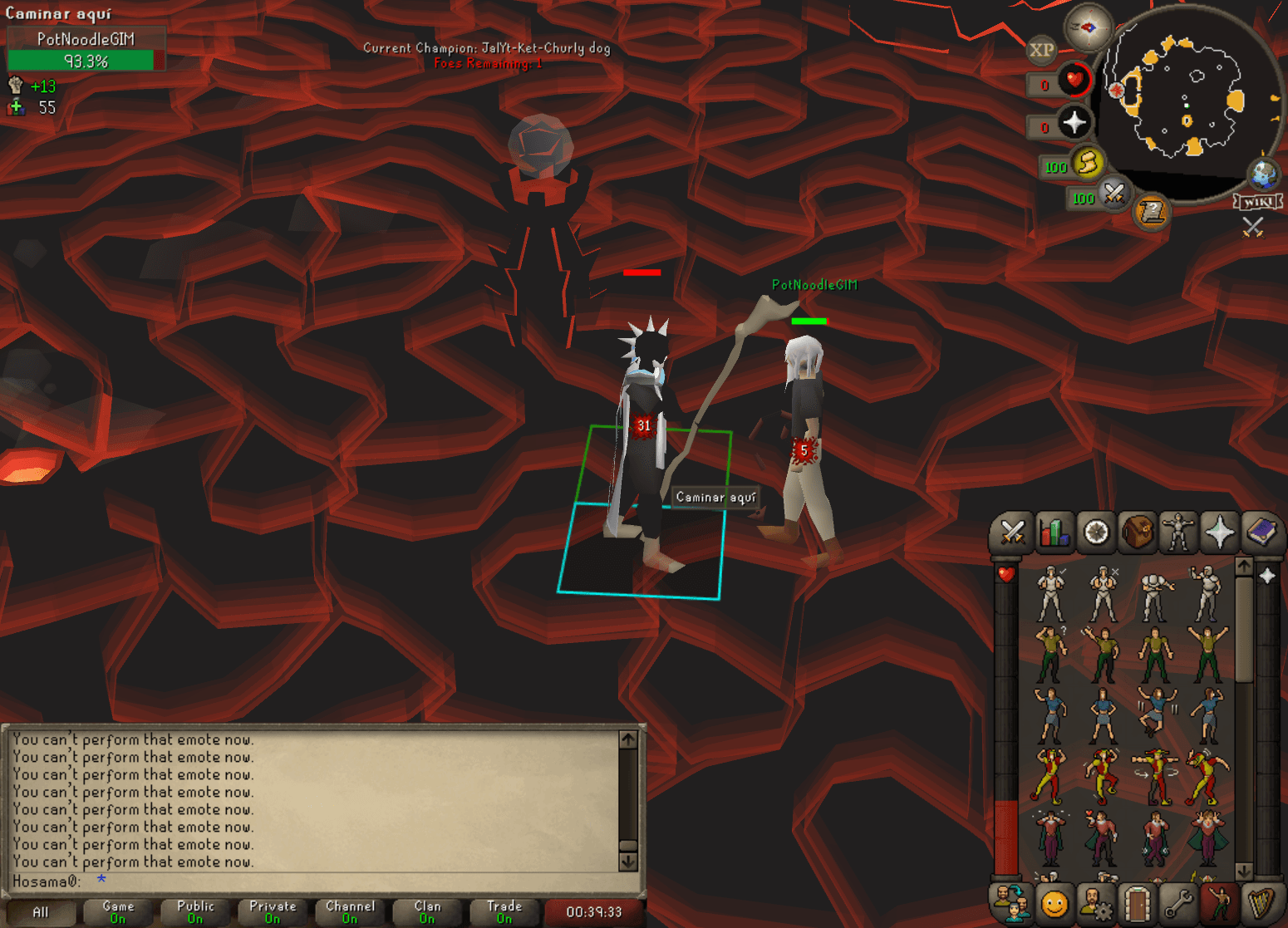Switch to the Skills tab
1288x928 pixels.
tap(1054, 533)
